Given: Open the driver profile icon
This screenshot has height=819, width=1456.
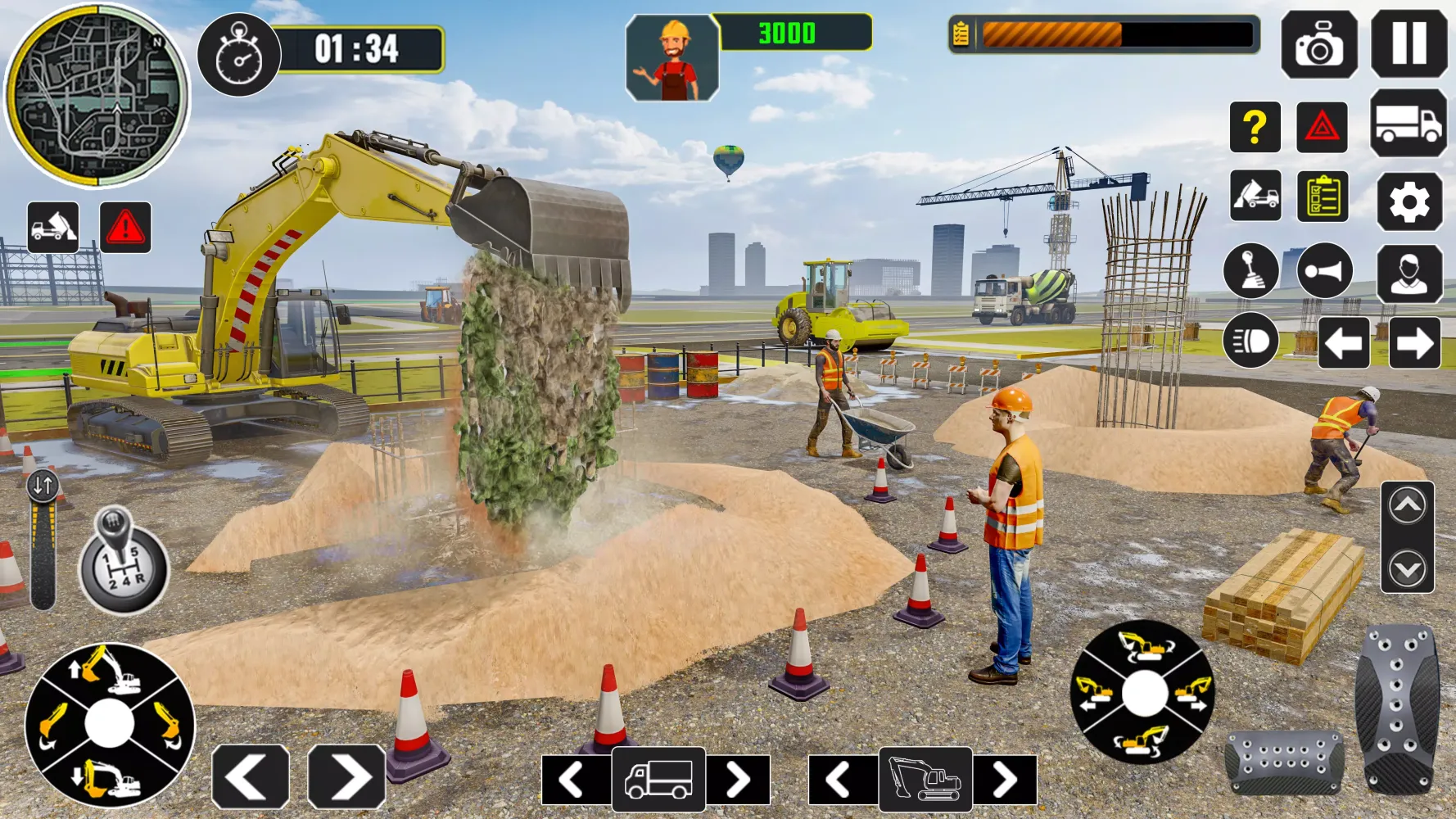Looking at the screenshot, I should click(x=1409, y=273).
